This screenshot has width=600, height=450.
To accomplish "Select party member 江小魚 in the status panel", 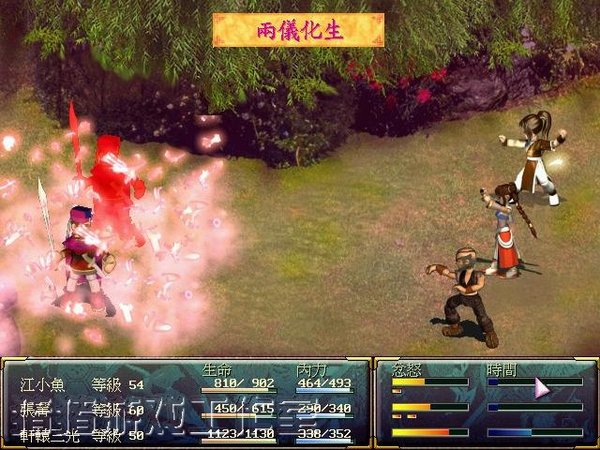I will 40,384.
